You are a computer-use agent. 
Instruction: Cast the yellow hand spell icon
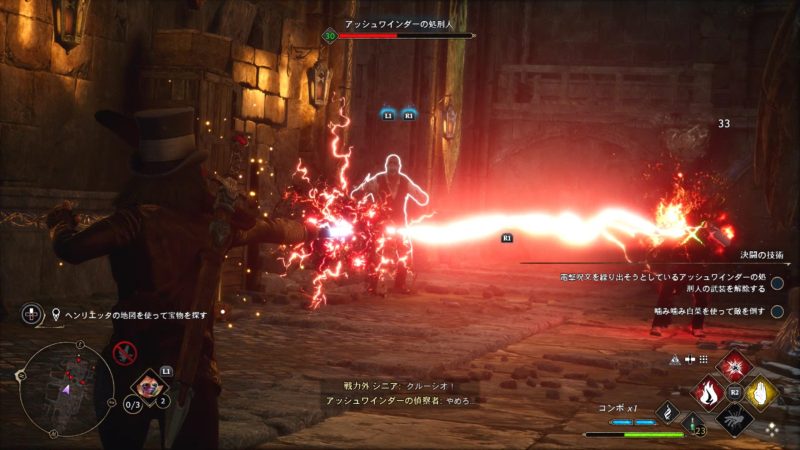click(x=763, y=393)
